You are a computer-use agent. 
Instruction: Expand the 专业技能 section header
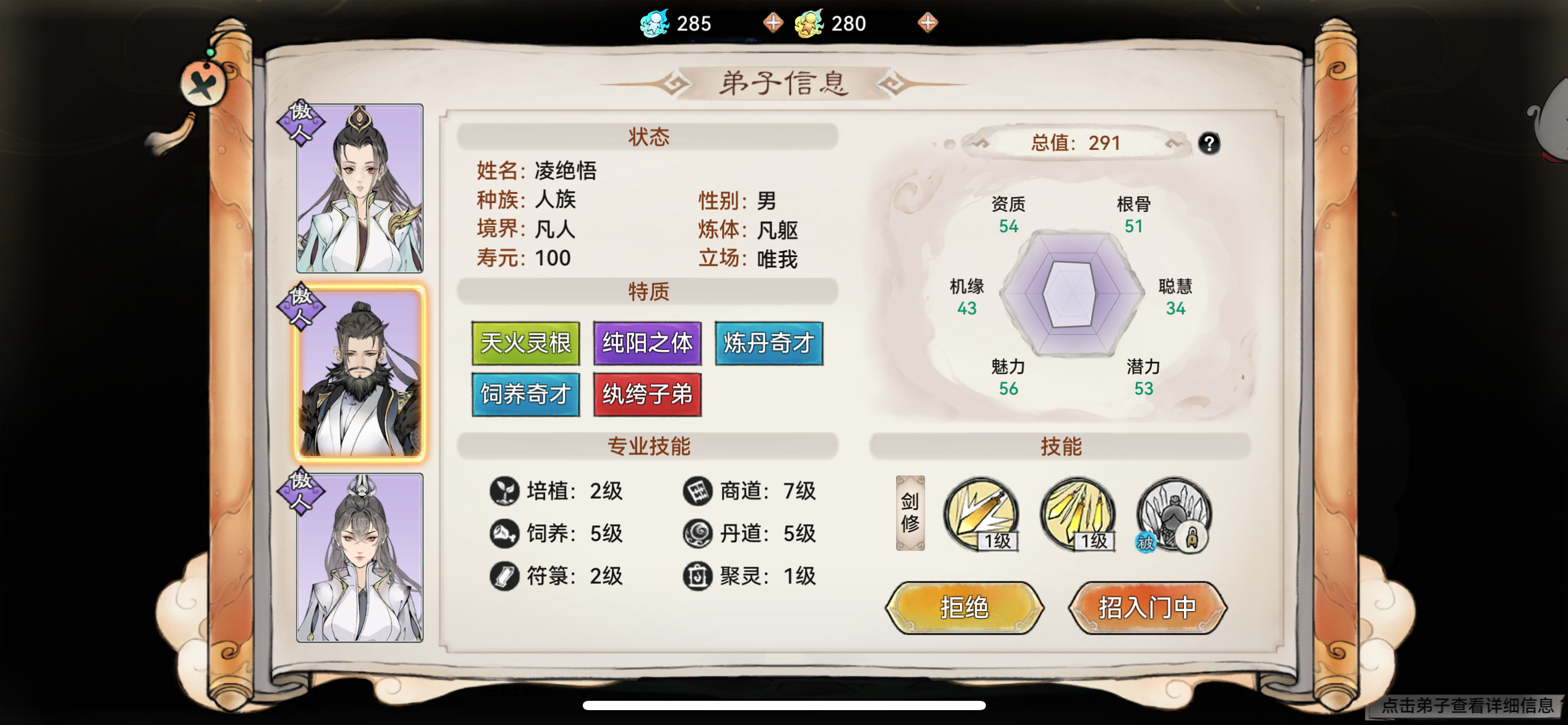[x=647, y=443]
